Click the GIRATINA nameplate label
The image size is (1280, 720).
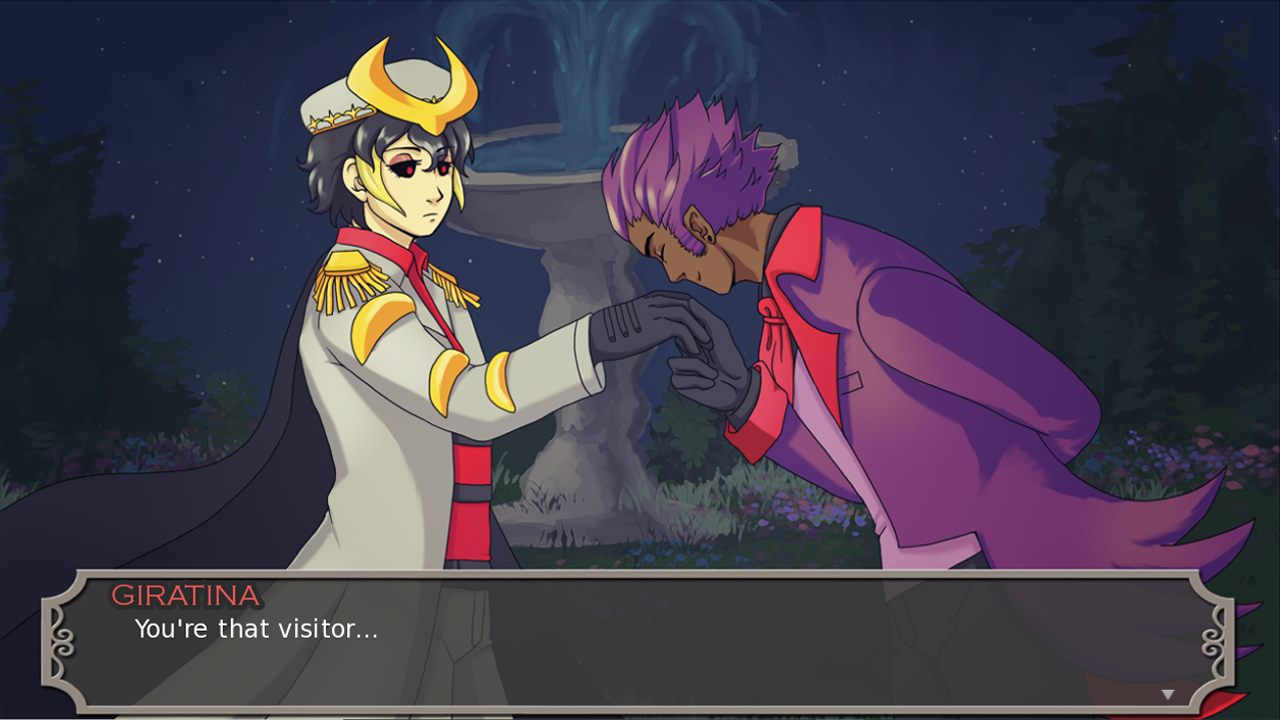(186, 595)
